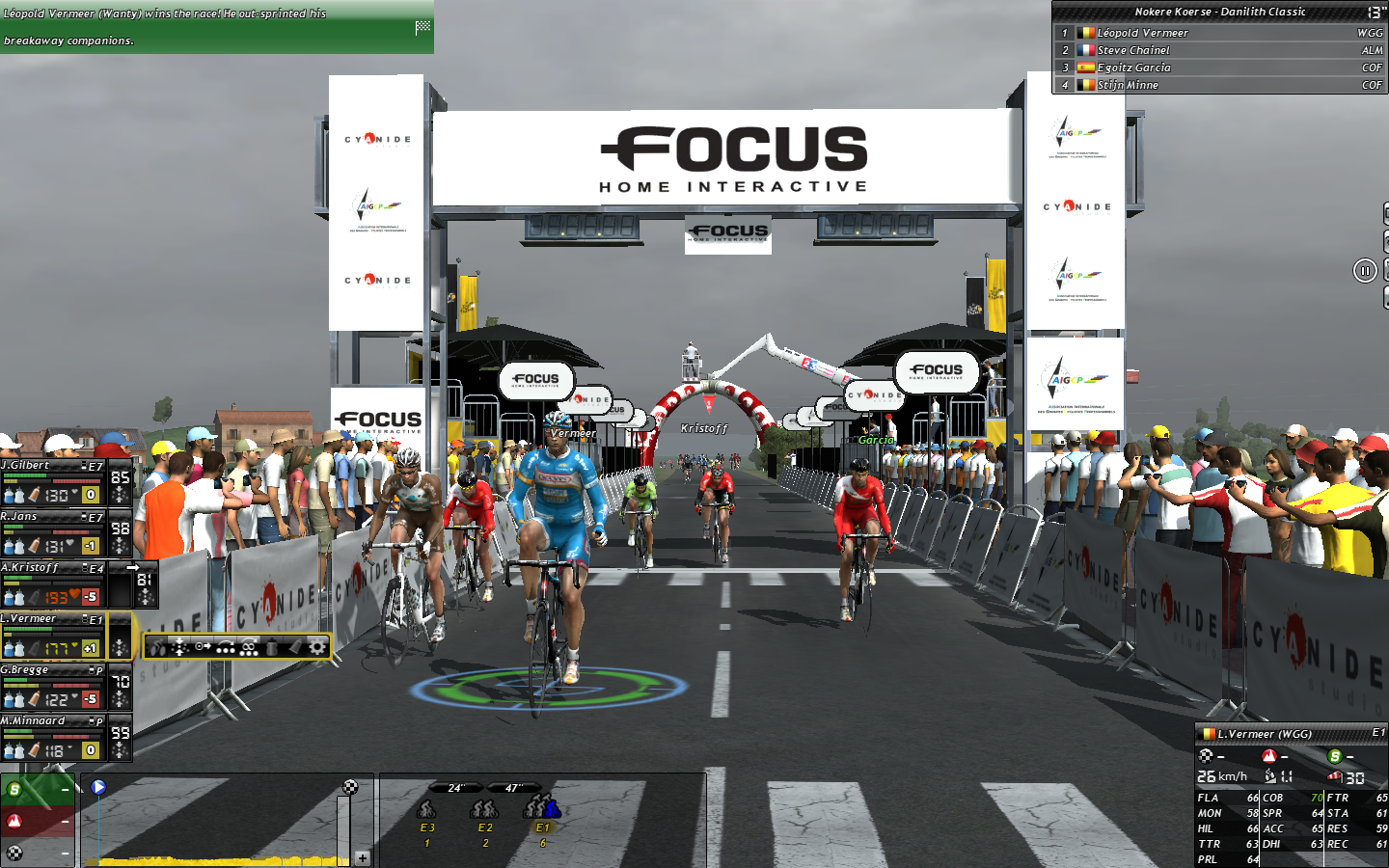Select rider J.Gilbert's panel
The width and height of the screenshot is (1389, 868).
click(53, 480)
